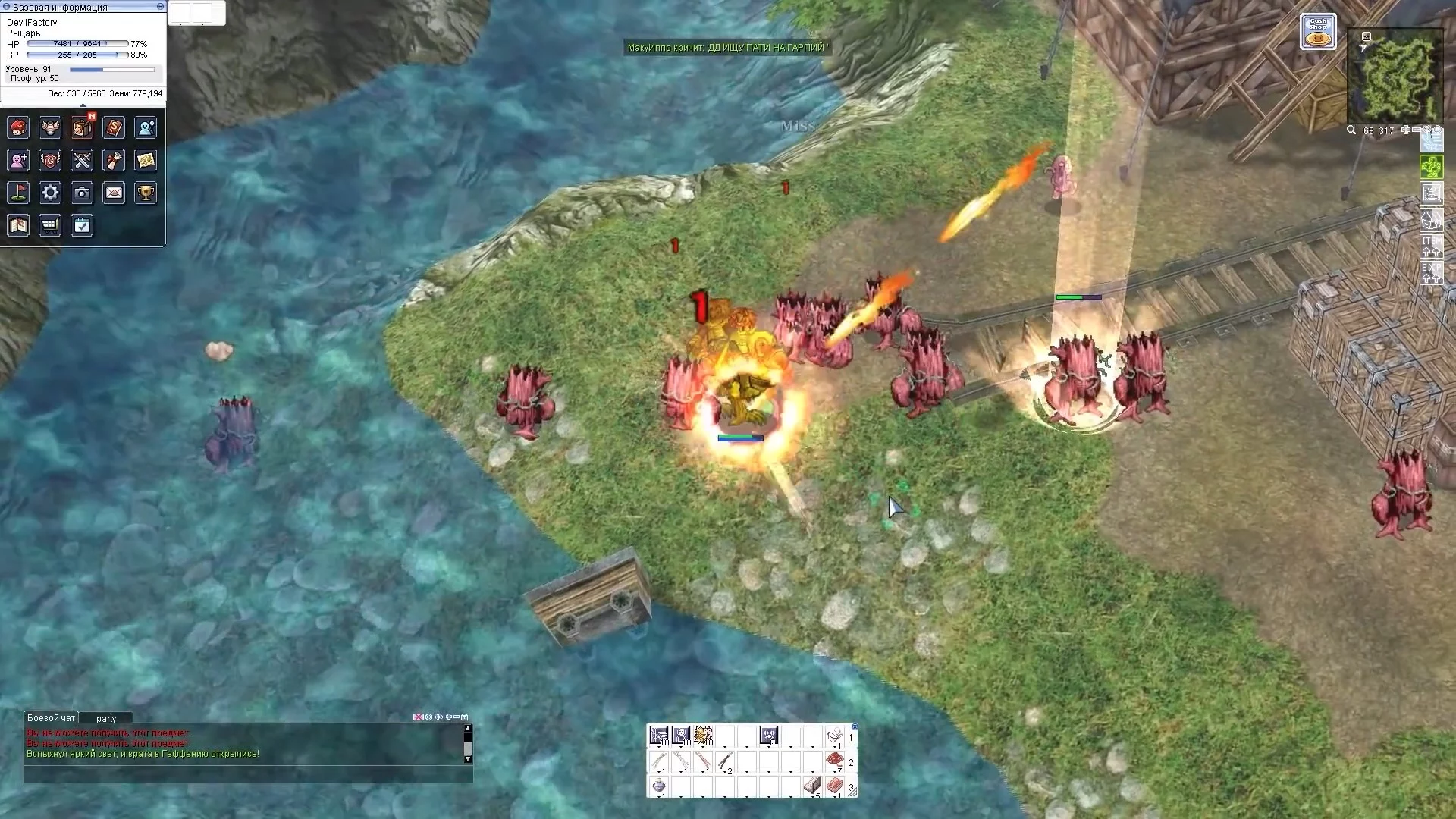Open the screenshot camera icon
Viewport: 1456px width, 819px height.
coord(82,193)
